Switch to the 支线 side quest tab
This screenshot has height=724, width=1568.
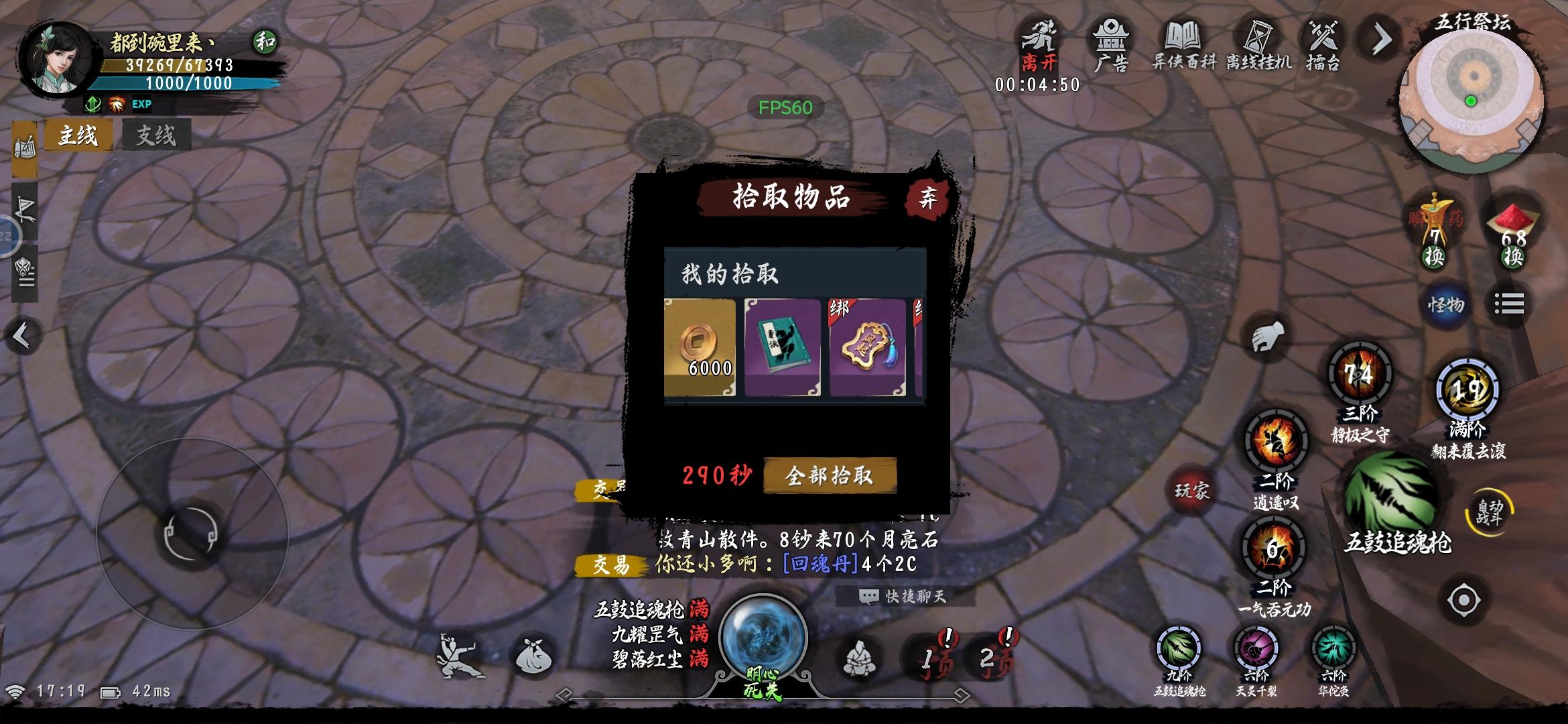(x=155, y=135)
